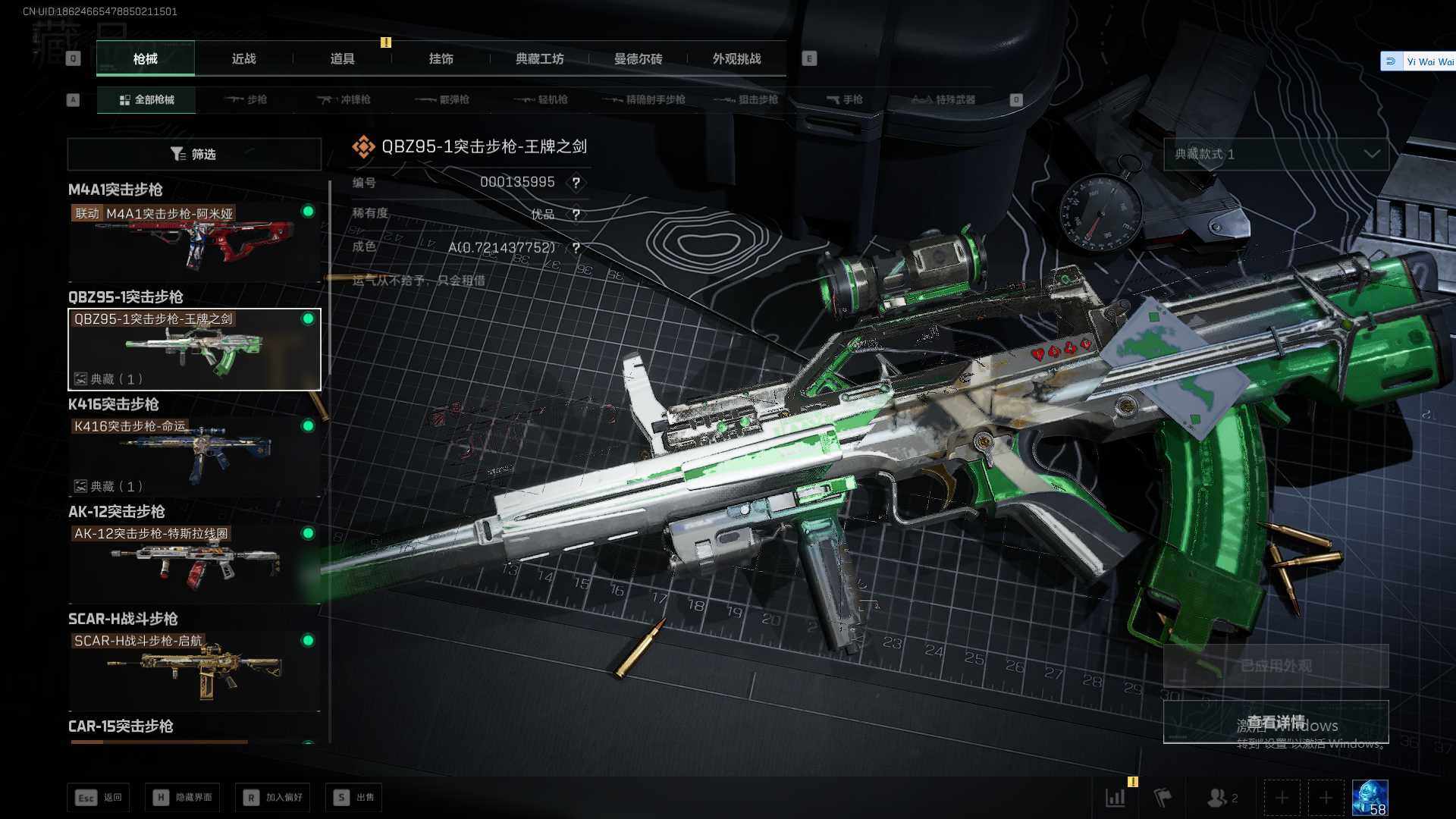Click the 查看详情 view details button
Screen dimensions: 1456x819
1276,722
